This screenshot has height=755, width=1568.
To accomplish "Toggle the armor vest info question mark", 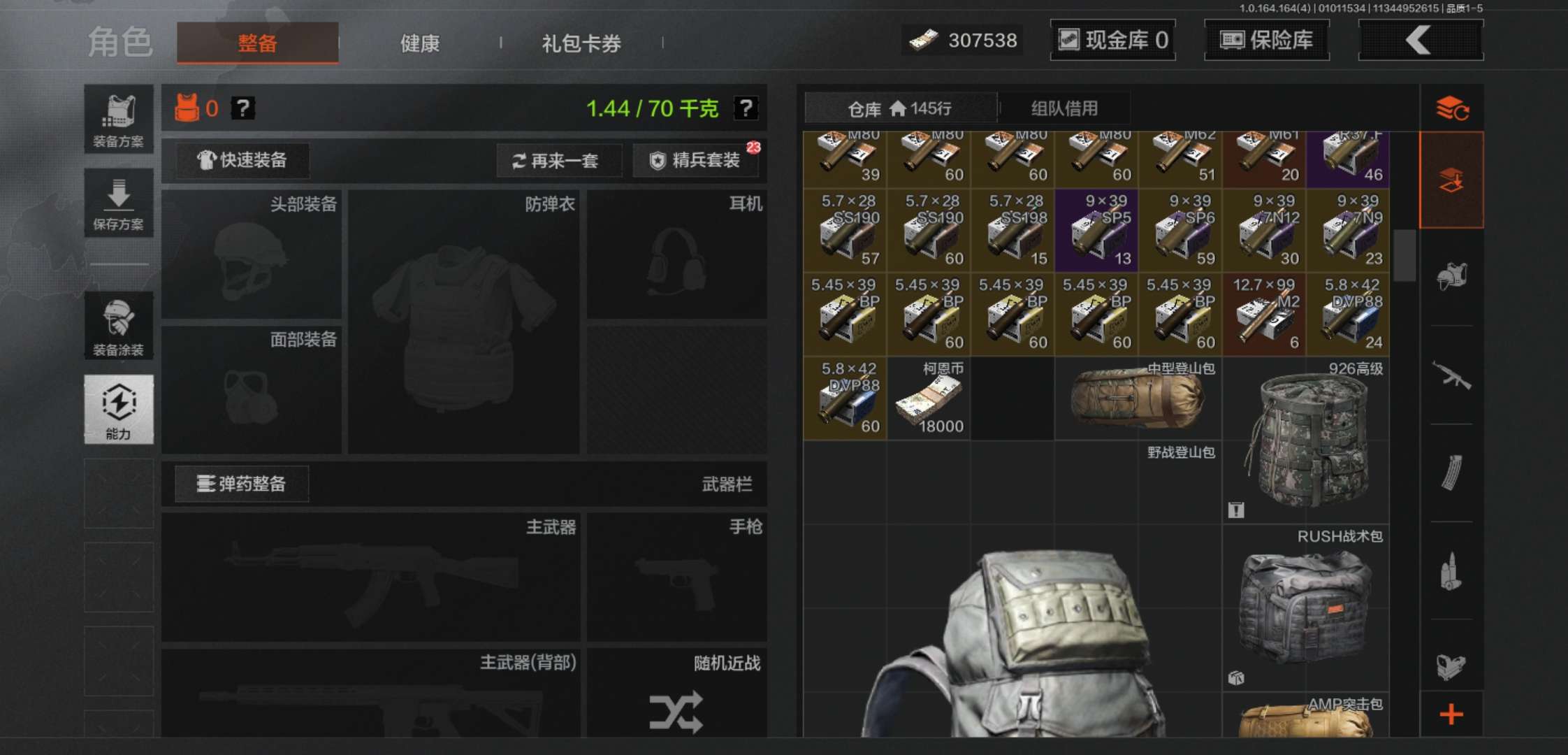I will (x=242, y=108).
